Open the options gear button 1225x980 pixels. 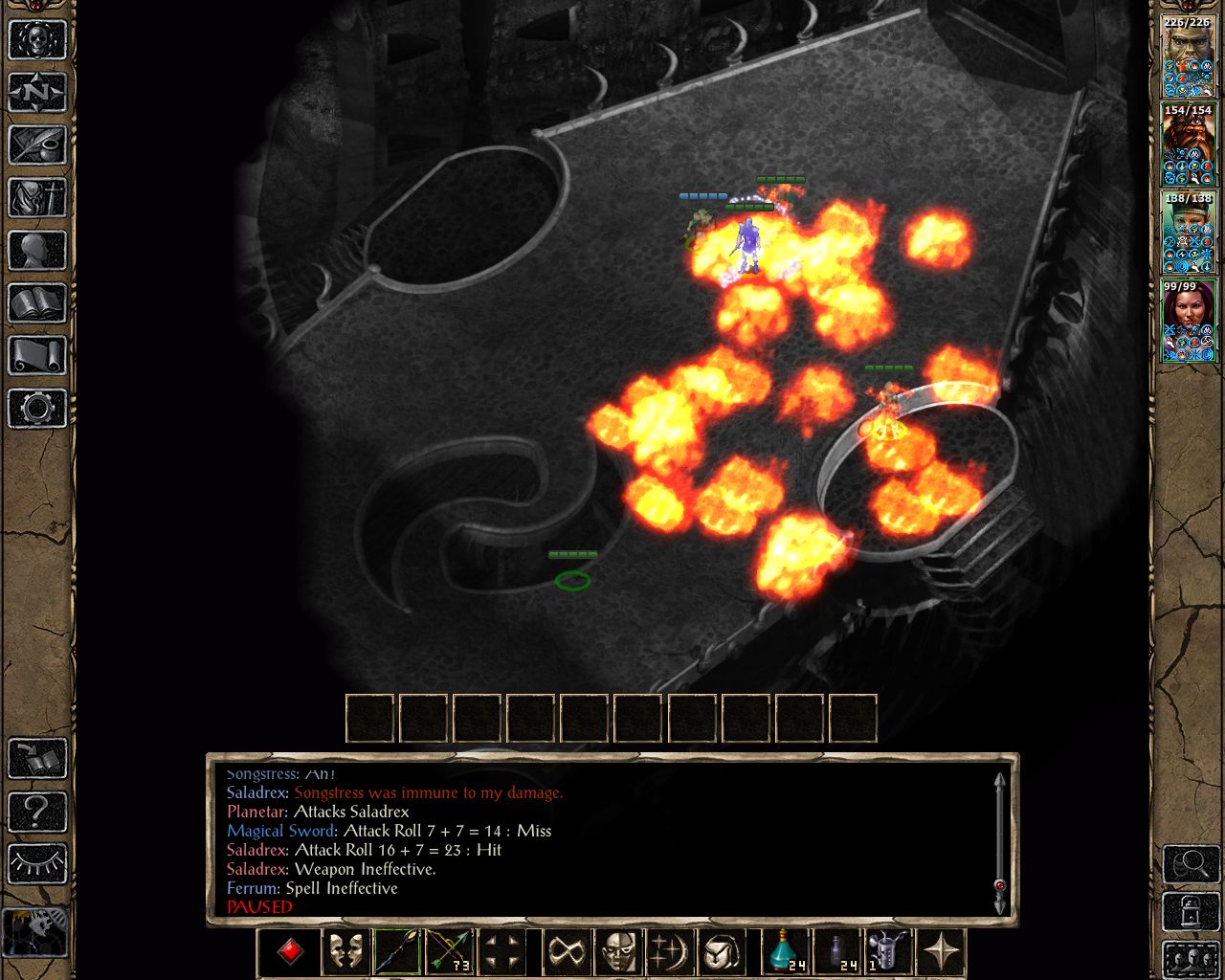(37, 409)
